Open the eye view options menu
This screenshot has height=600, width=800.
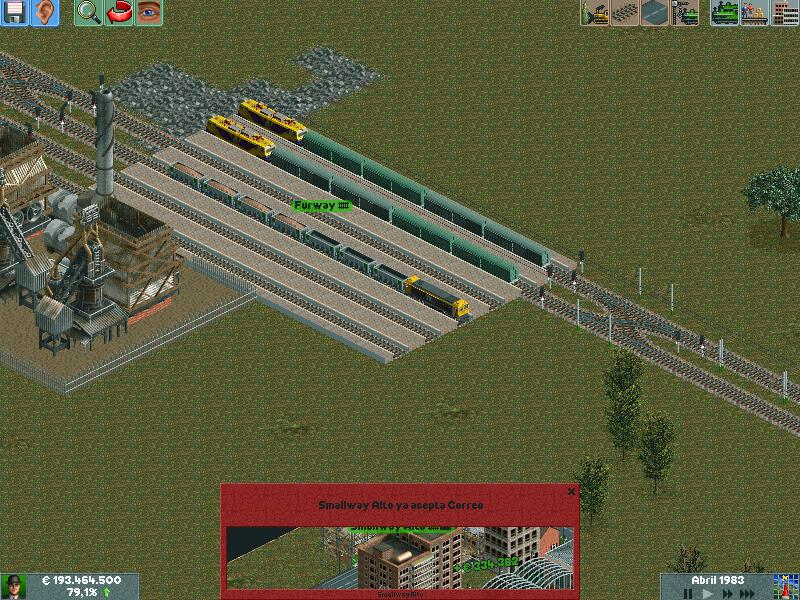pyautogui.click(x=149, y=13)
